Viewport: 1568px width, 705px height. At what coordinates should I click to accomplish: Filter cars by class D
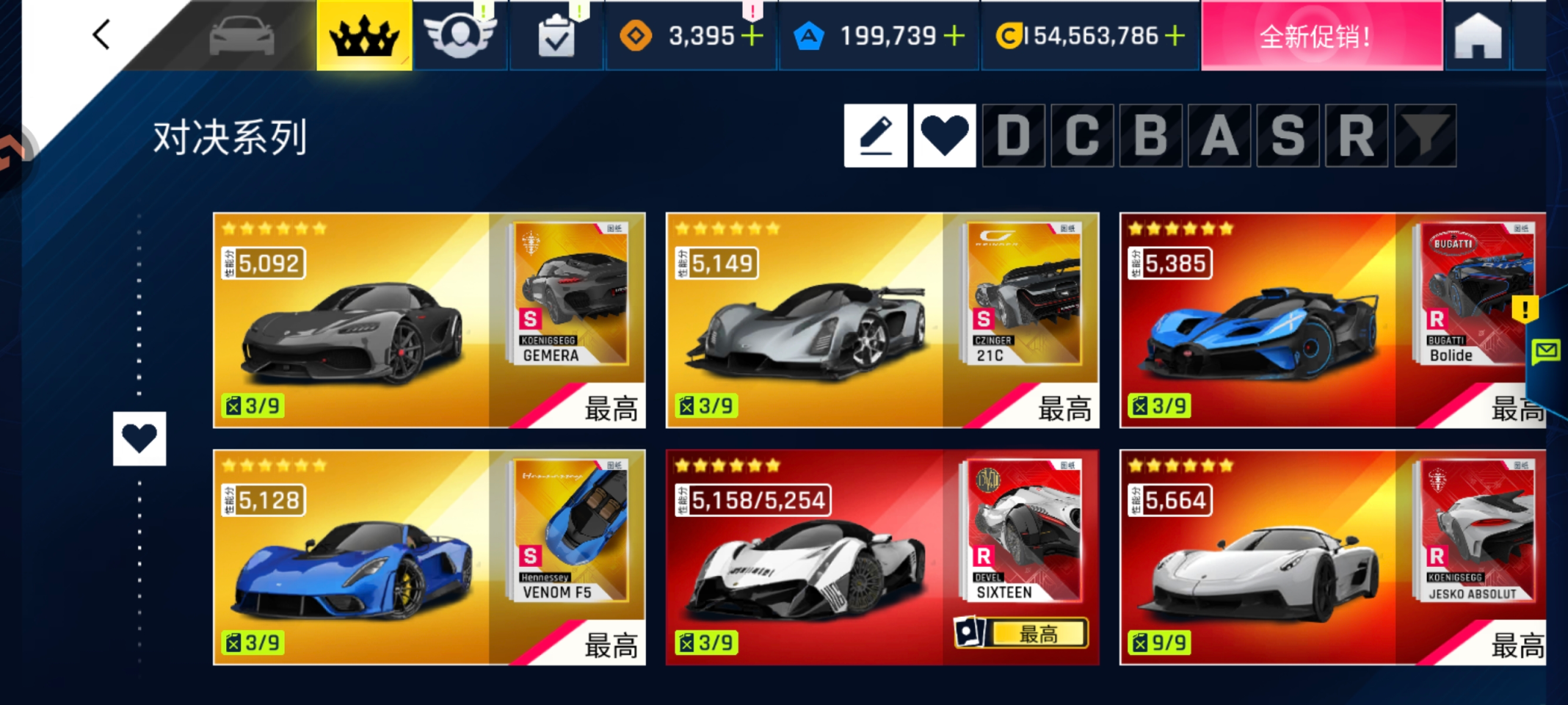tap(1013, 136)
